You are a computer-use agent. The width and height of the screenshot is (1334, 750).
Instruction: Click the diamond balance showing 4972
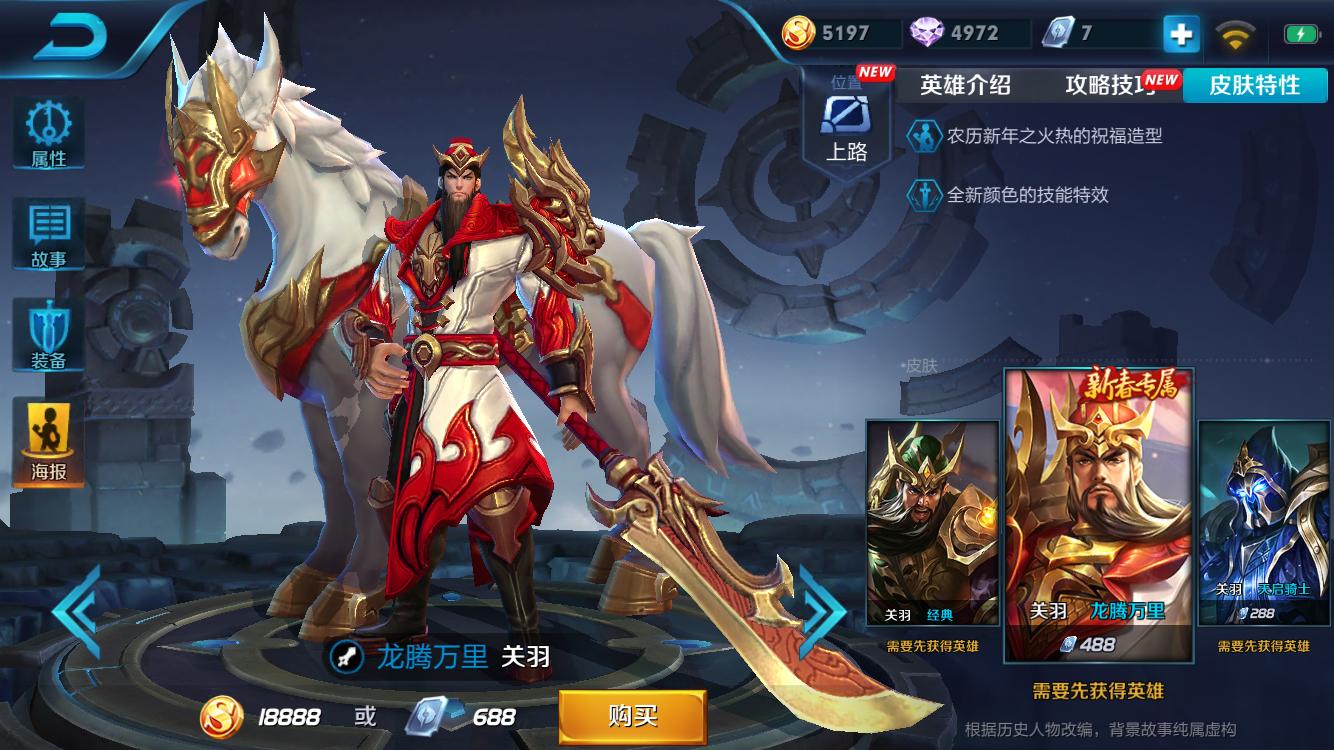957,32
